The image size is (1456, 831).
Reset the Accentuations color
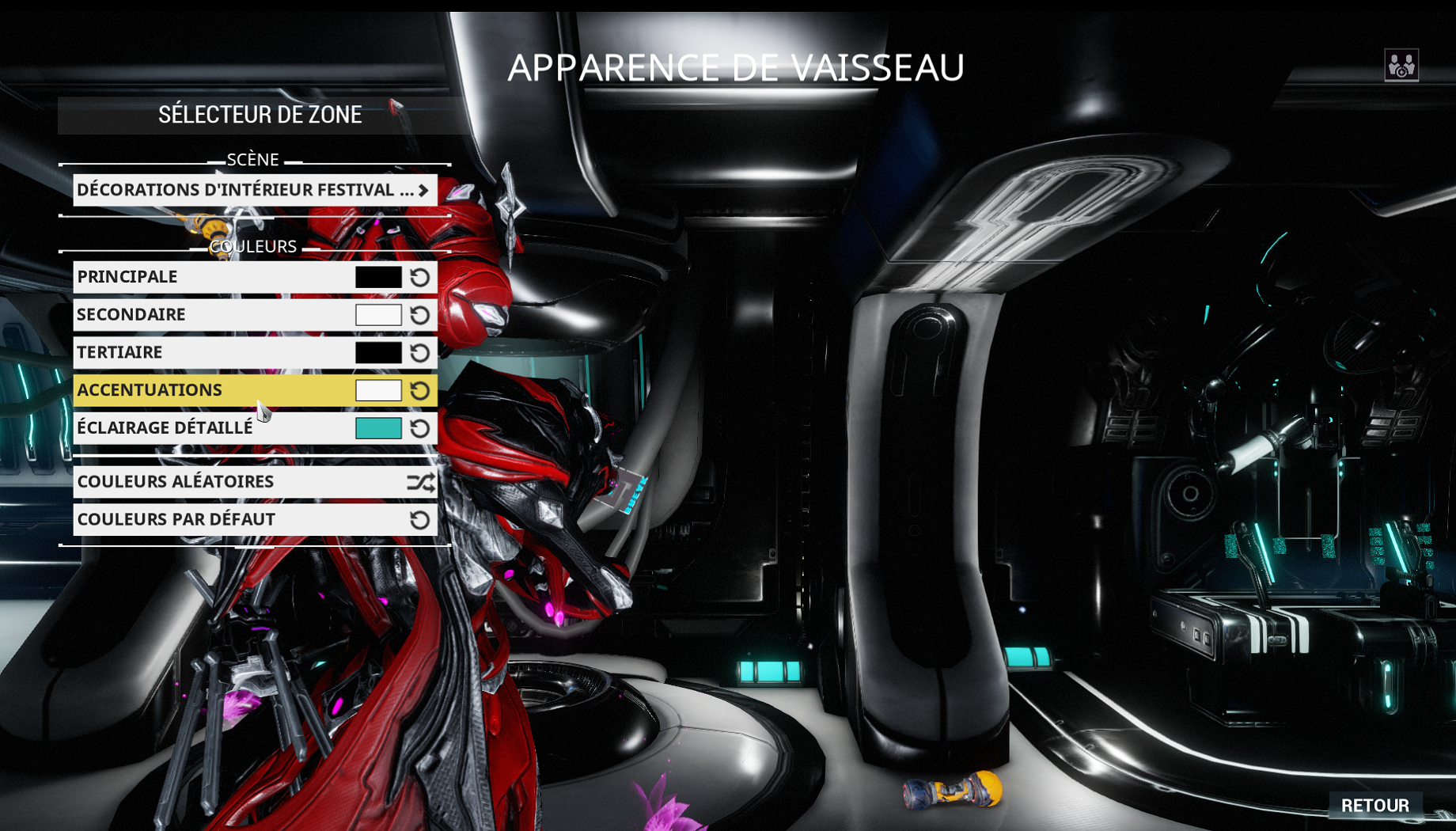pos(422,389)
